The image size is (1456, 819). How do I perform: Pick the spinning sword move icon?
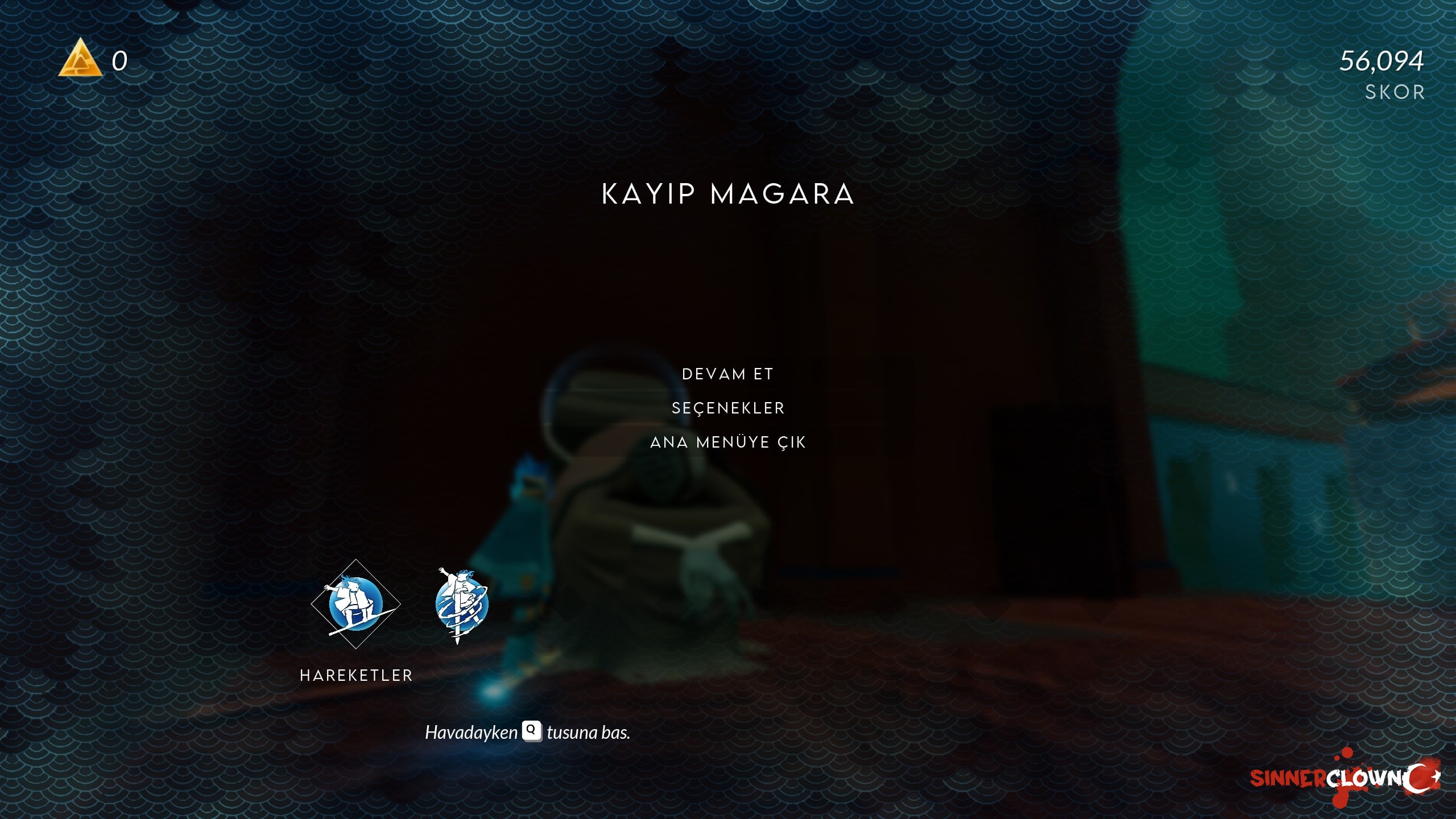click(x=461, y=605)
